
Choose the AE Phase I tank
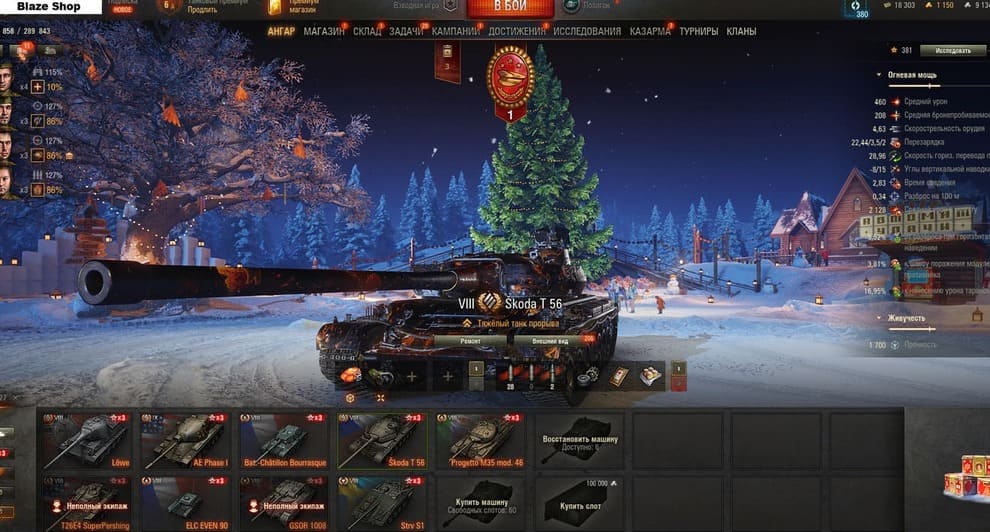pyautogui.click(x=184, y=440)
